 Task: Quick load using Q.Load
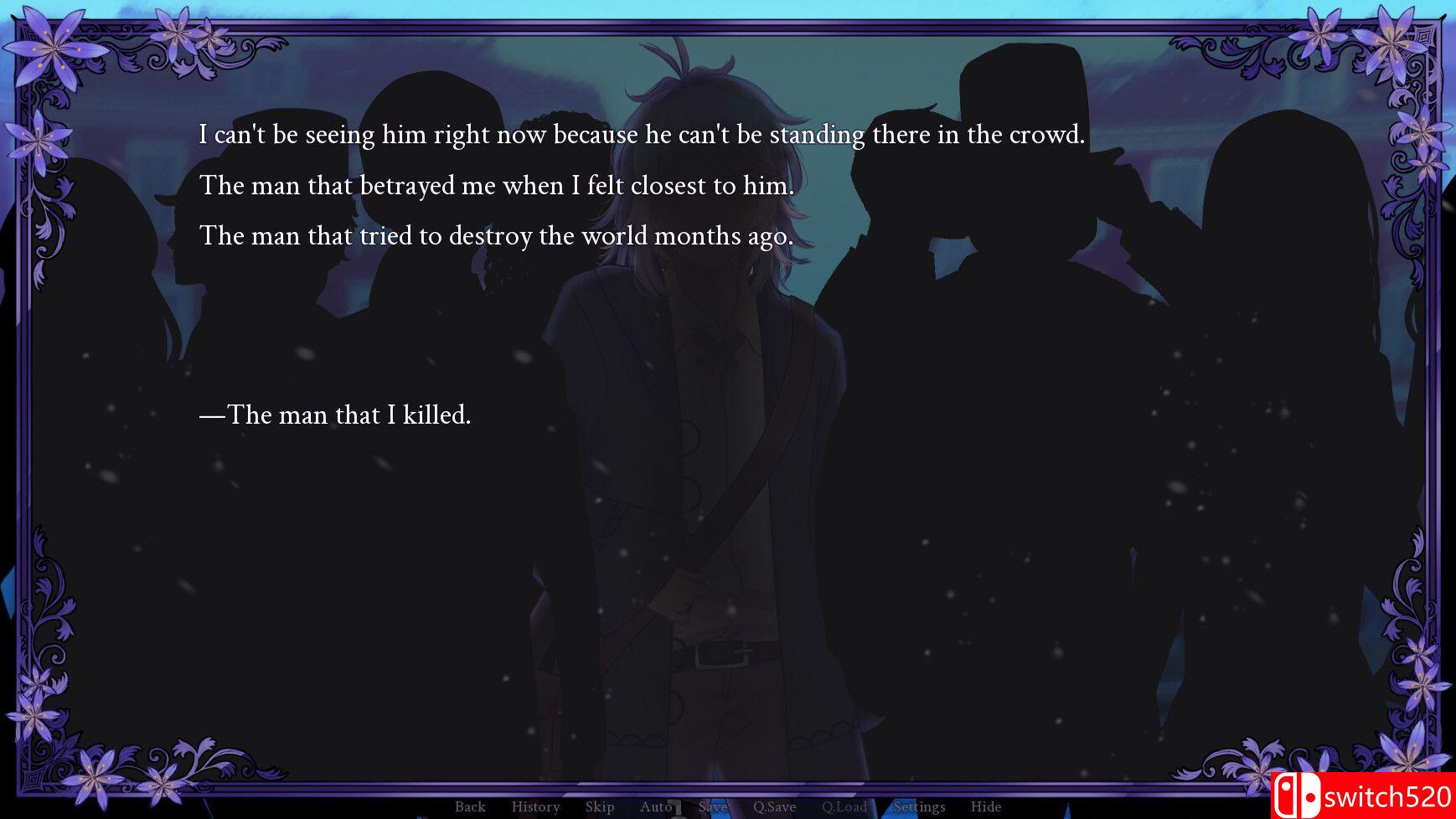846,806
